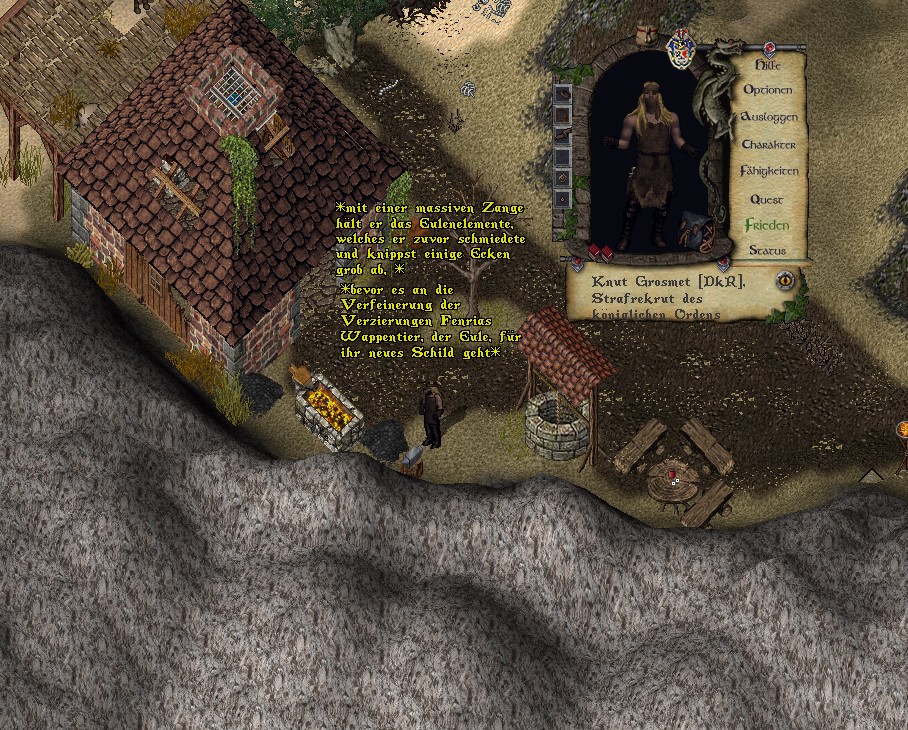Open the Hilfe help menu
The height and width of the screenshot is (730, 908).
click(x=768, y=65)
